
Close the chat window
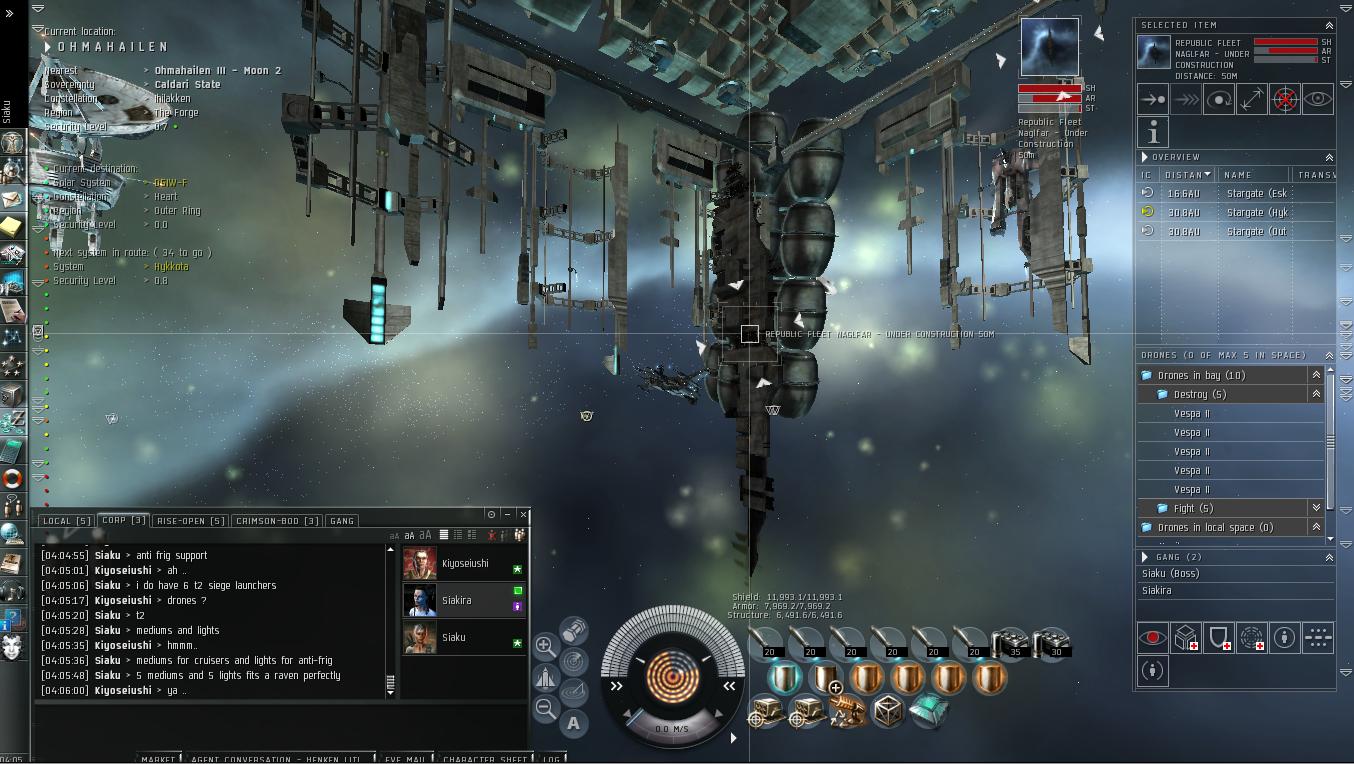click(x=524, y=514)
